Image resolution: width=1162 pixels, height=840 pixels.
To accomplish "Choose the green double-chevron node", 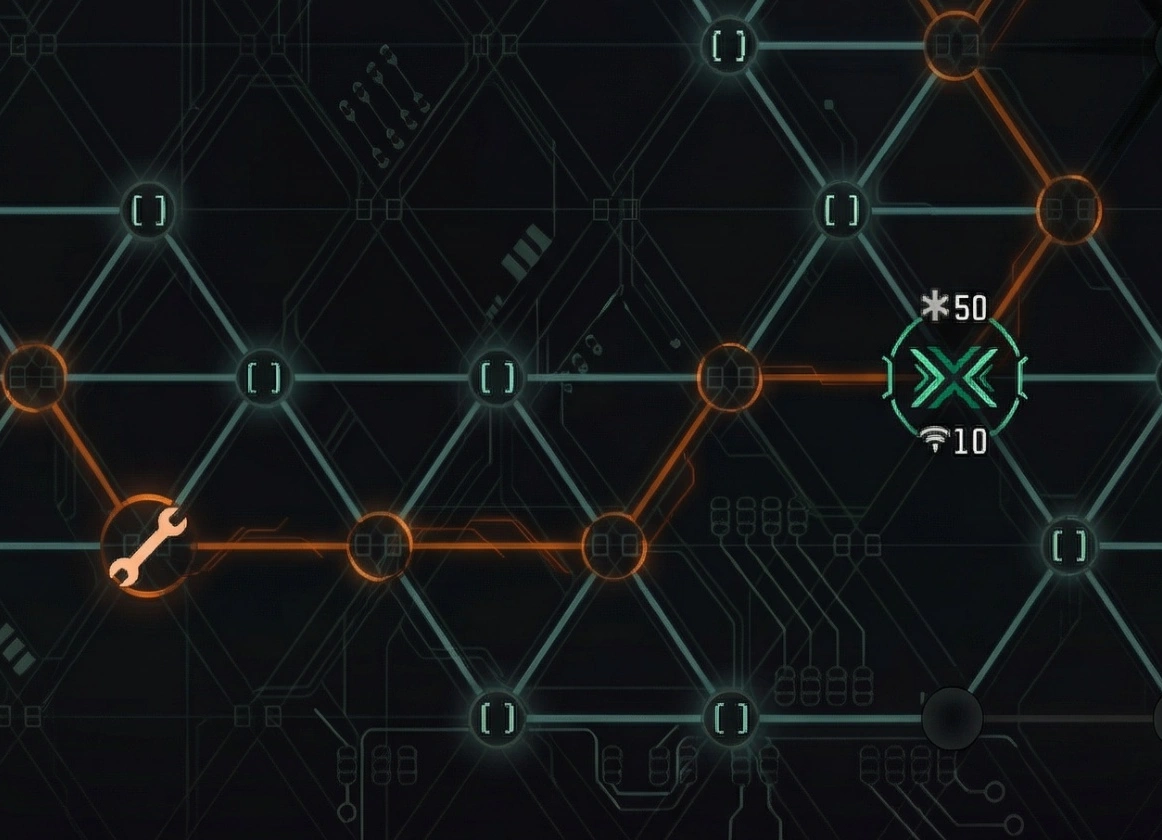I will pyautogui.click(x=953, y=378).
